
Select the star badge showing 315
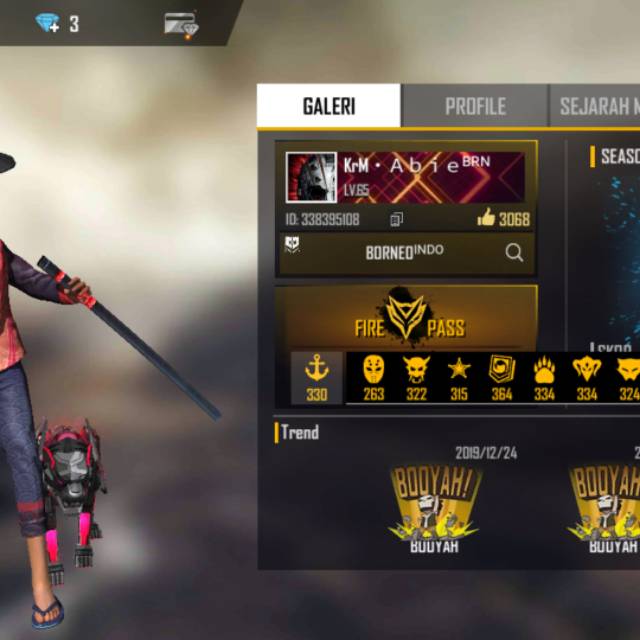click(459, 377)
